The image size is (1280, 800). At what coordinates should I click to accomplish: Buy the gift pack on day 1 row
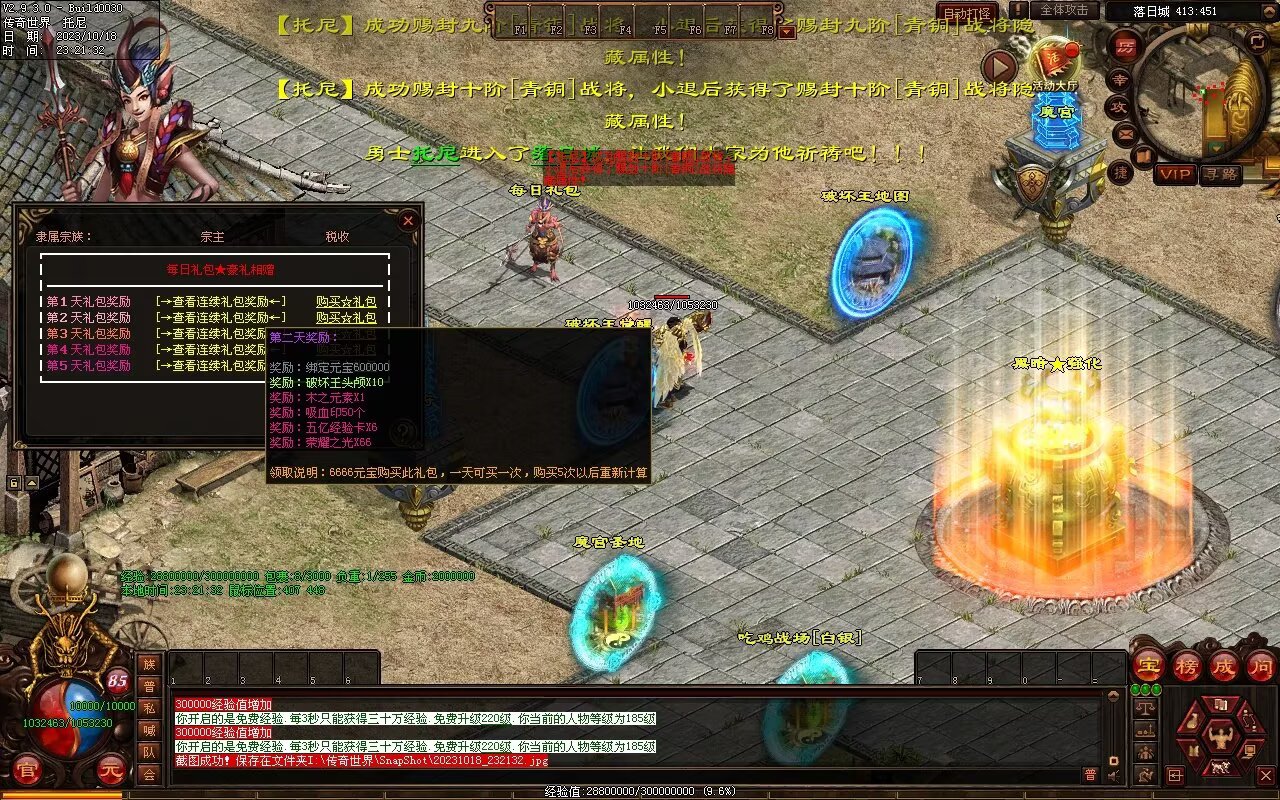(x=346, y=301)
